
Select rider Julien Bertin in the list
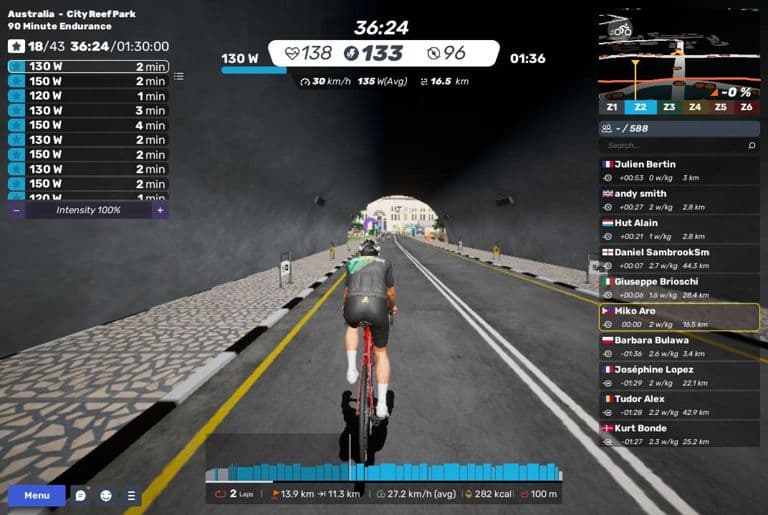678,170
